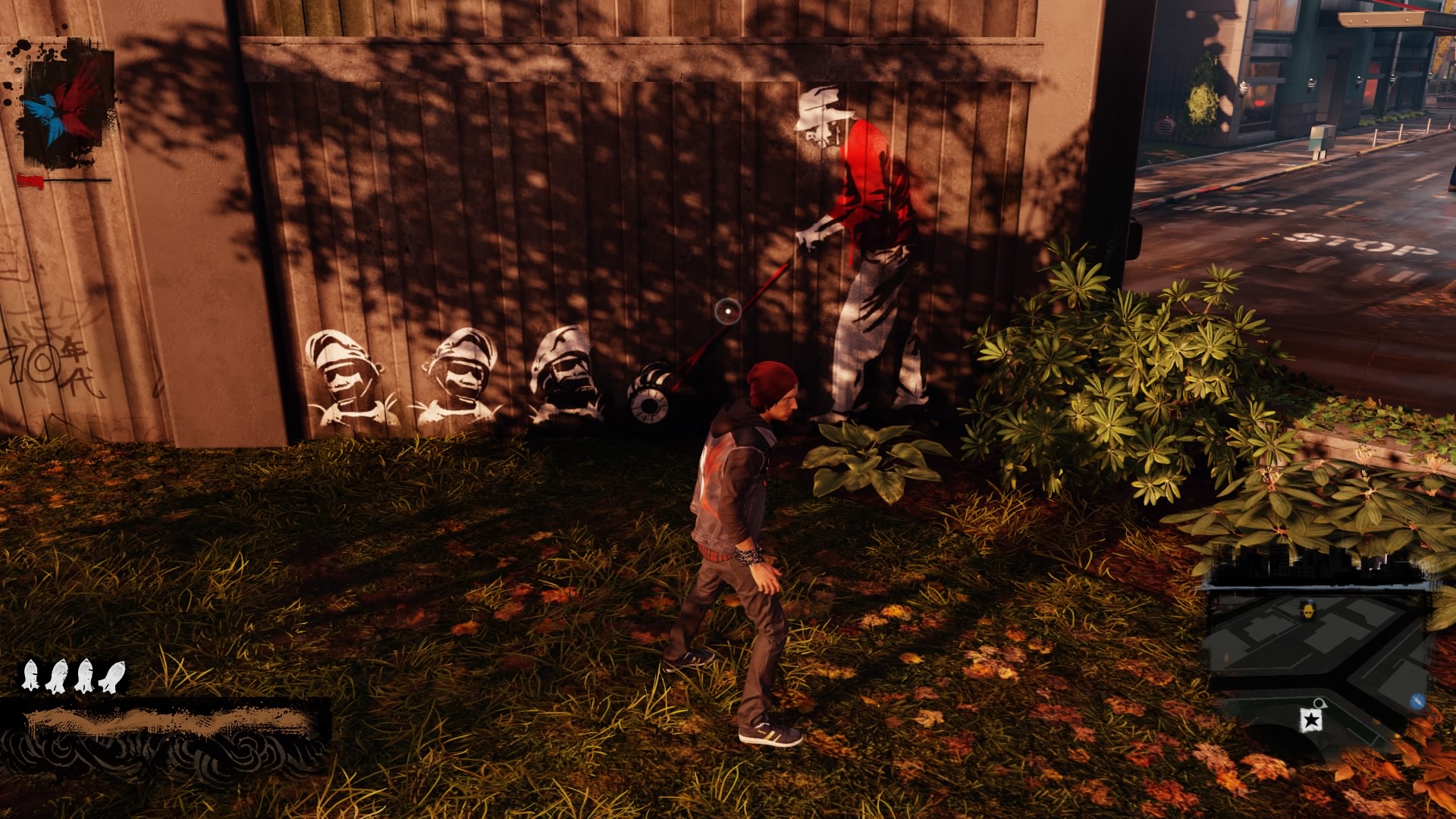Select the black star mission marker on the minimap

tap(1312, 720)
